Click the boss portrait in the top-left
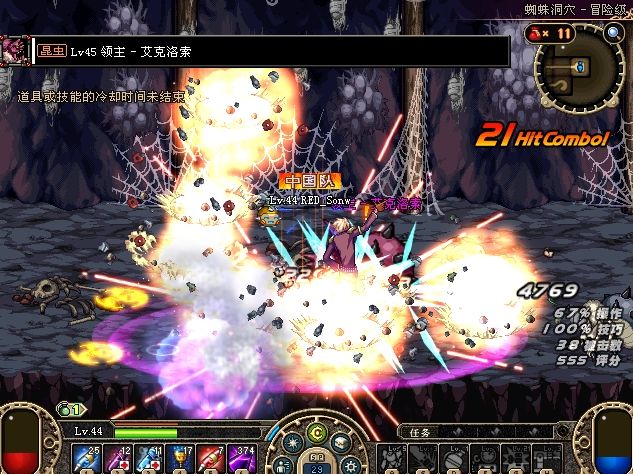633x474 pixels. 15,50
